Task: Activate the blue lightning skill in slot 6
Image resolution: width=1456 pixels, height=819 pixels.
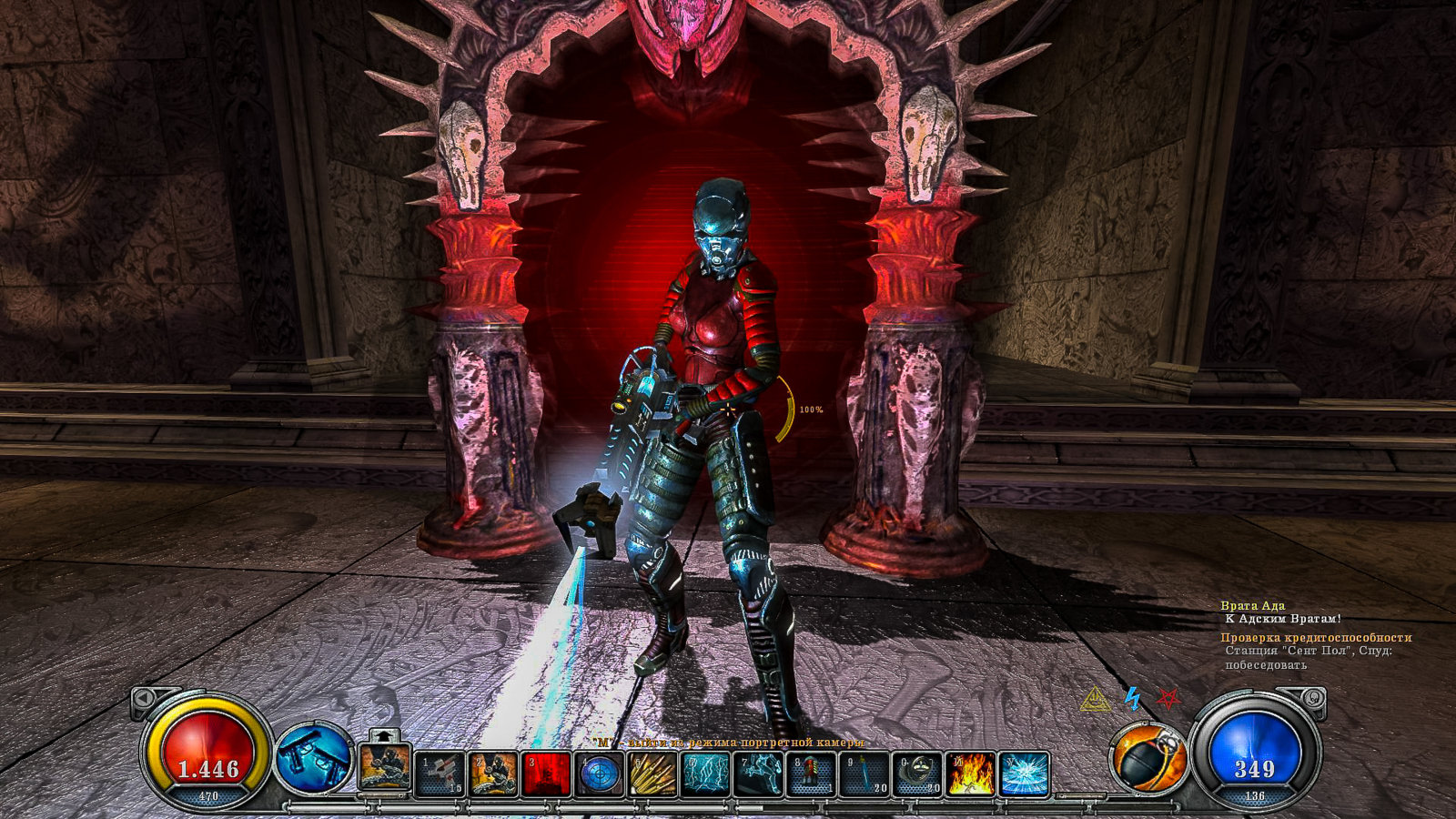Action: pyautogui.click(x=705, y=773)
